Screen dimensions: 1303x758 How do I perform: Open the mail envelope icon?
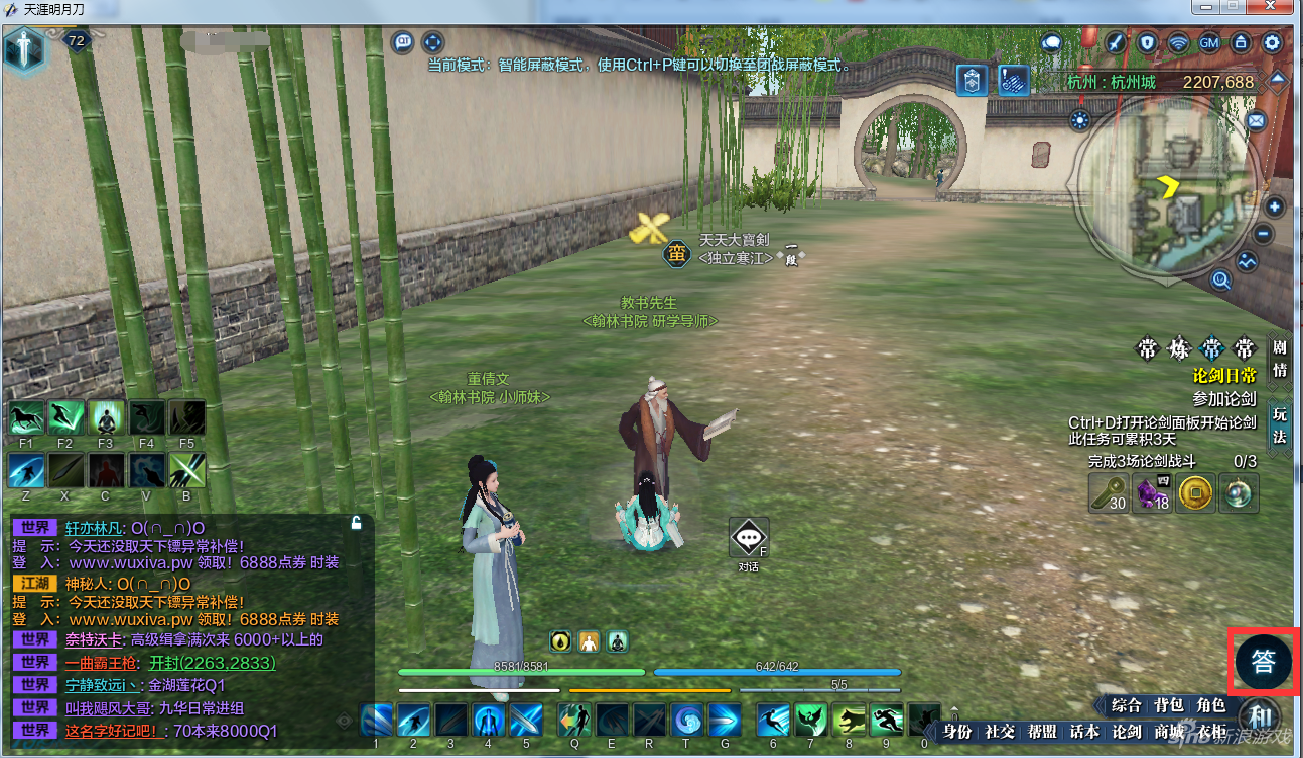(1256, 121)
